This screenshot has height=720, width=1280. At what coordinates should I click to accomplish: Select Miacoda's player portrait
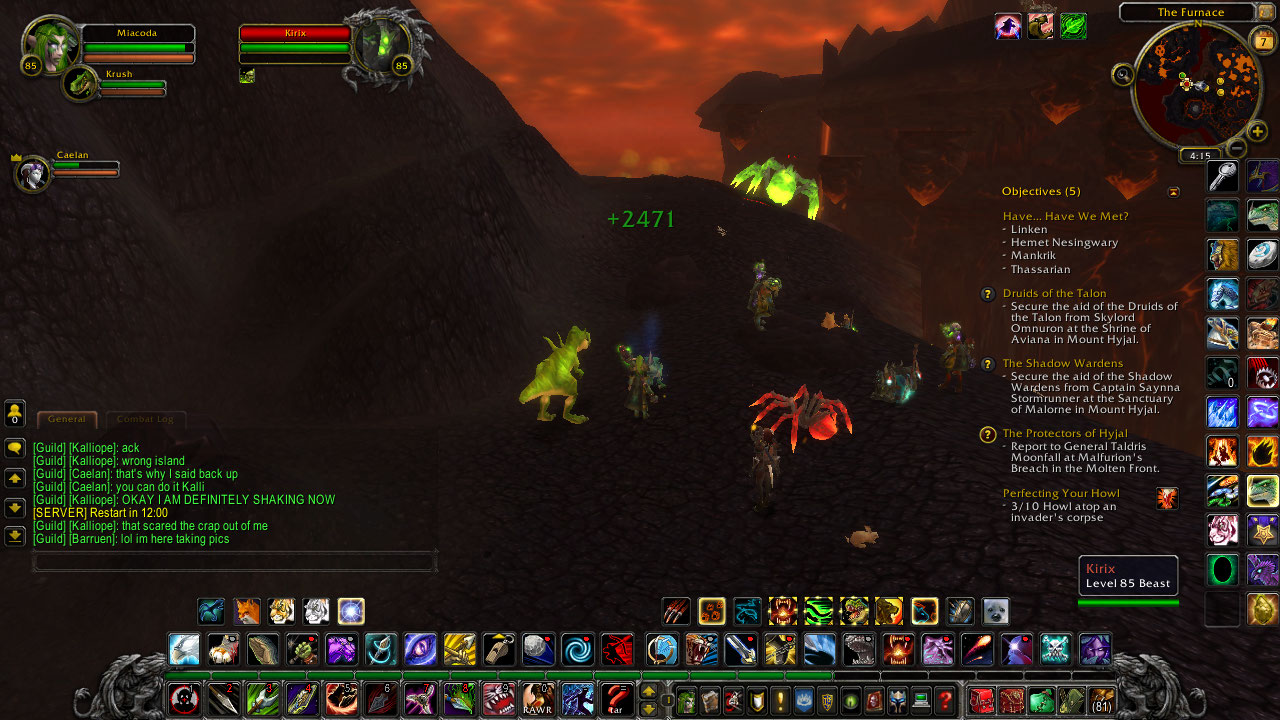(50, 46)
